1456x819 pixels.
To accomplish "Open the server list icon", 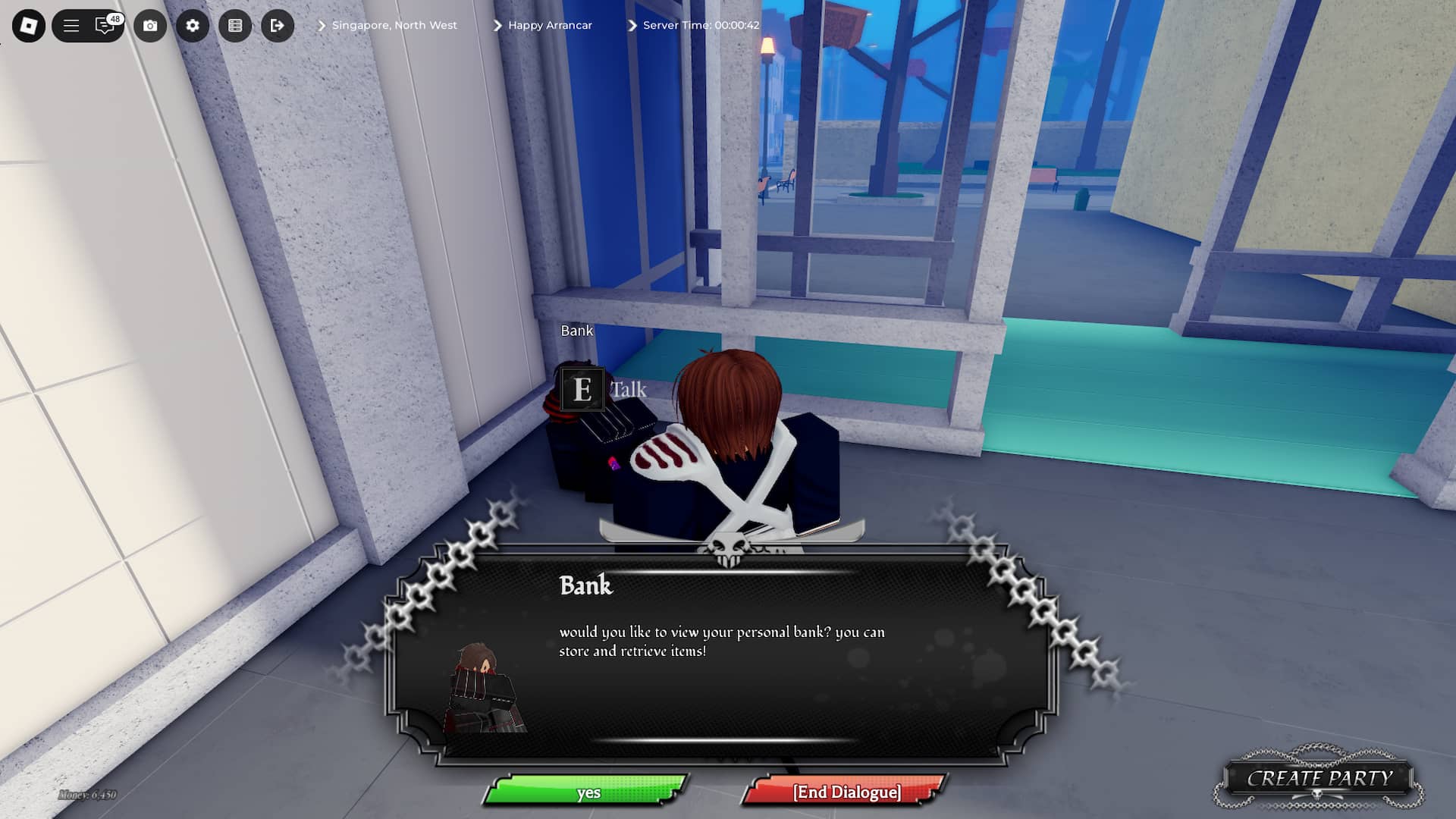I will pos(236,25).
